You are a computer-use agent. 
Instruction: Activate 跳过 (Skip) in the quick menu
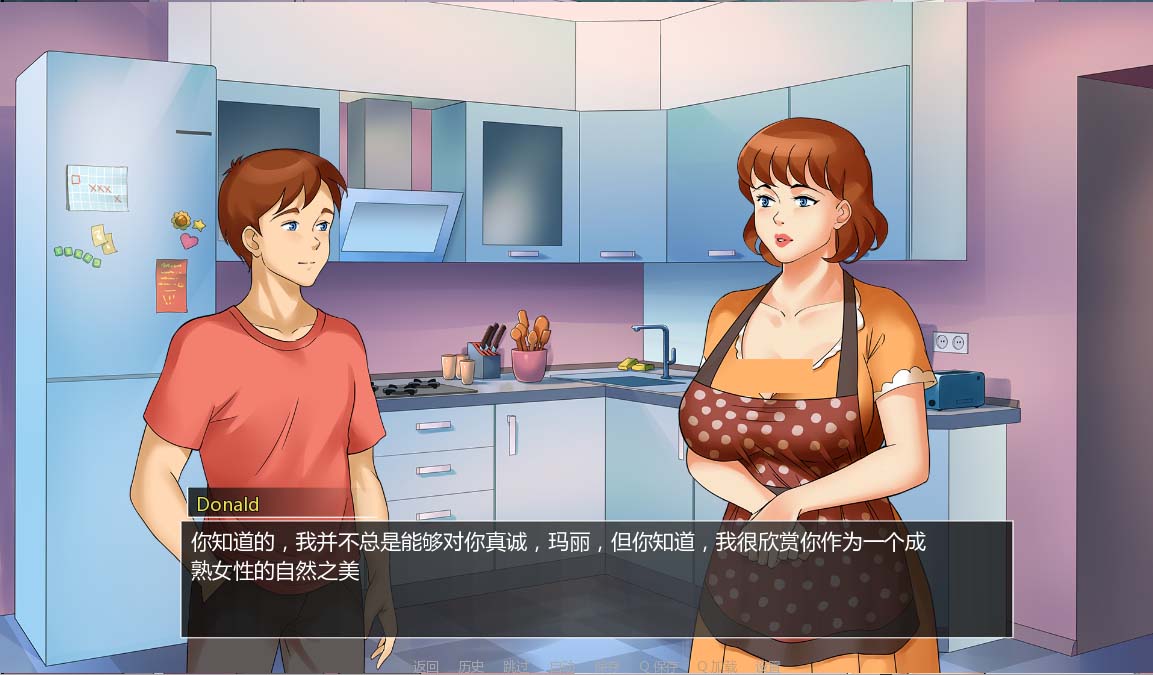click(x=516, y=667)
